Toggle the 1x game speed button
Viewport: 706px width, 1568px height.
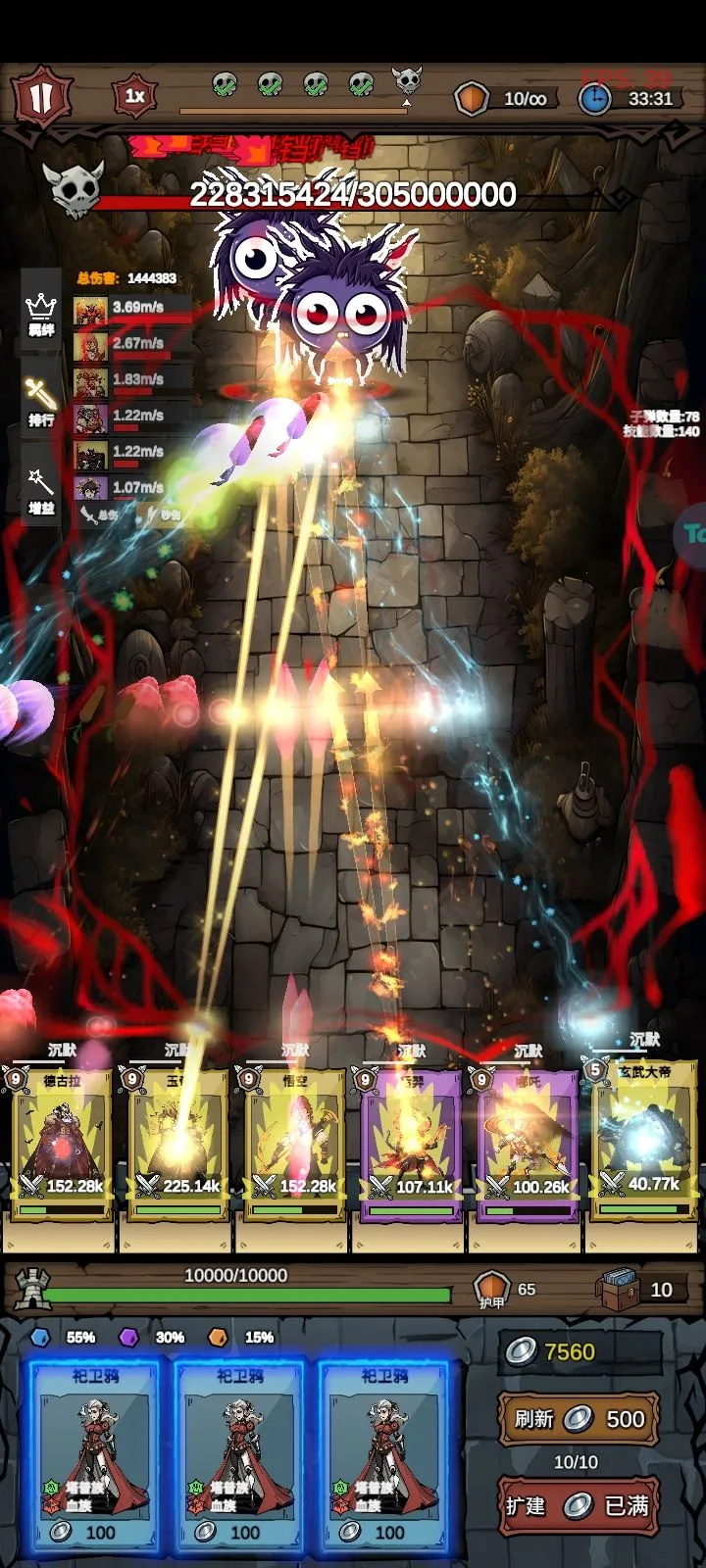(x=135, y=96)
